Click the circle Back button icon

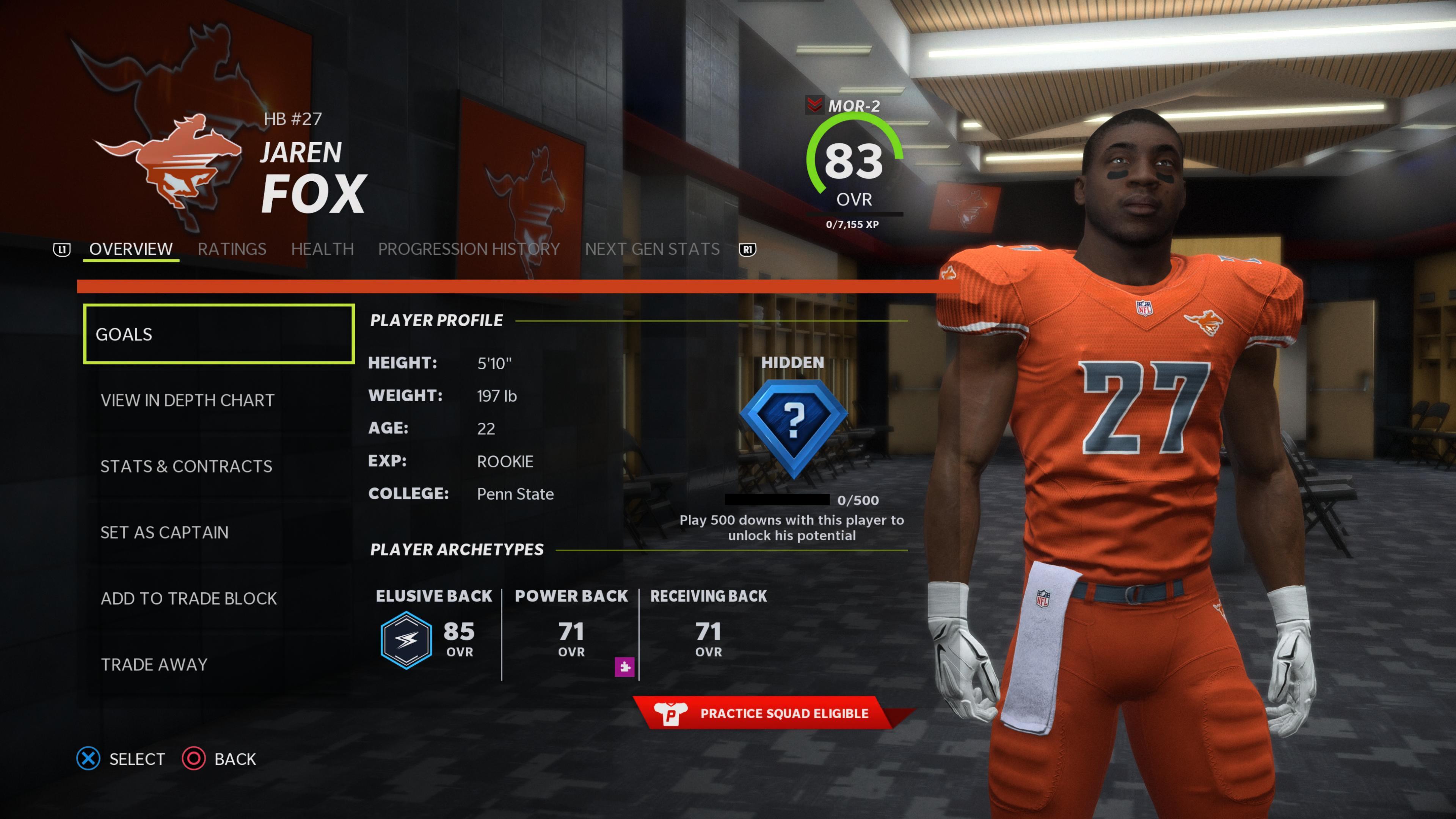(x=194, y=759)
